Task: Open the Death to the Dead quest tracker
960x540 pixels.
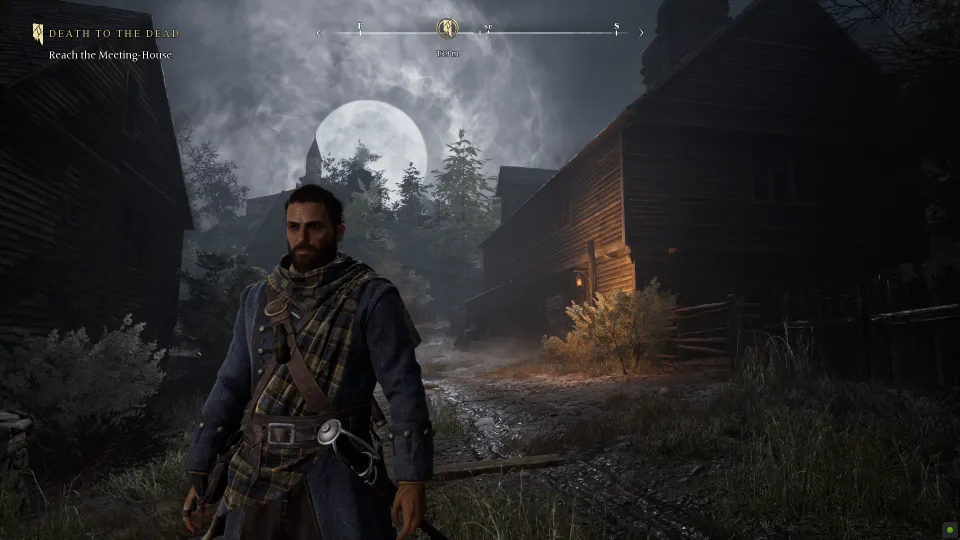Action: (x=114, y=34)
